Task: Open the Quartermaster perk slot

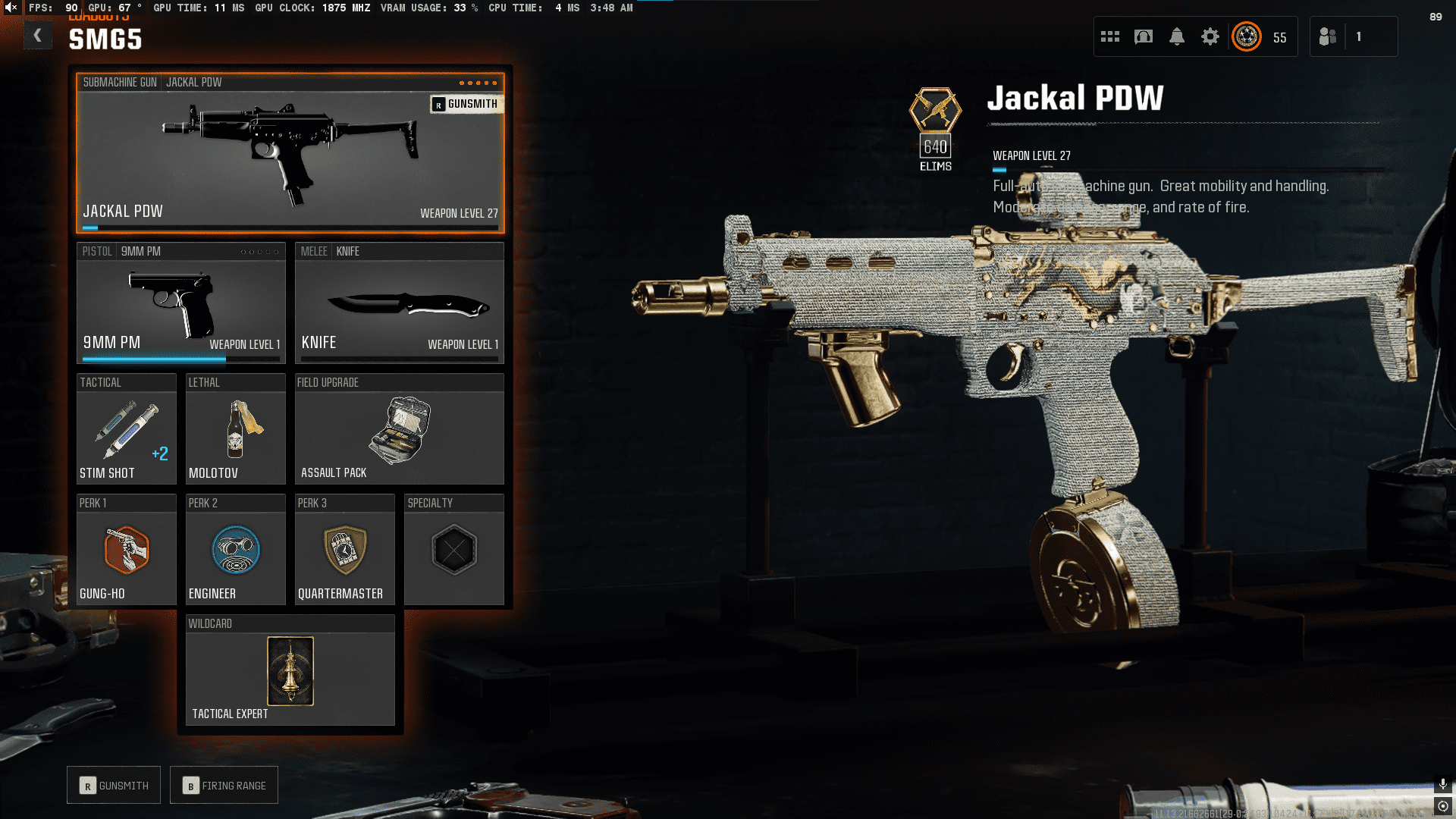Action: pyautogui.click(x=344, y=550)
